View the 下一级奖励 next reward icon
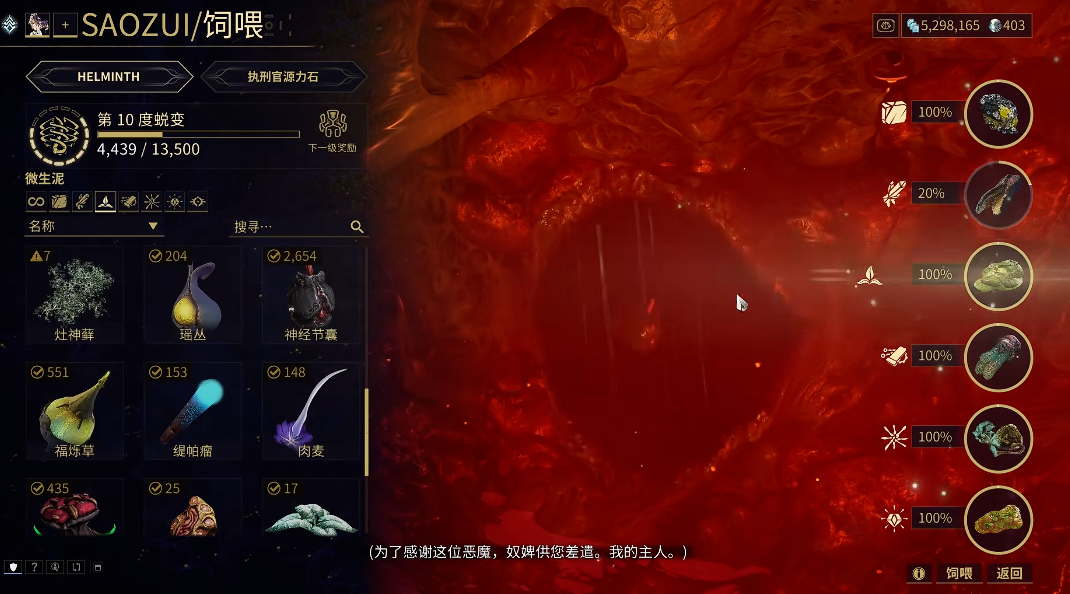This screenshot has width=1070, height=594. point(332,130)
